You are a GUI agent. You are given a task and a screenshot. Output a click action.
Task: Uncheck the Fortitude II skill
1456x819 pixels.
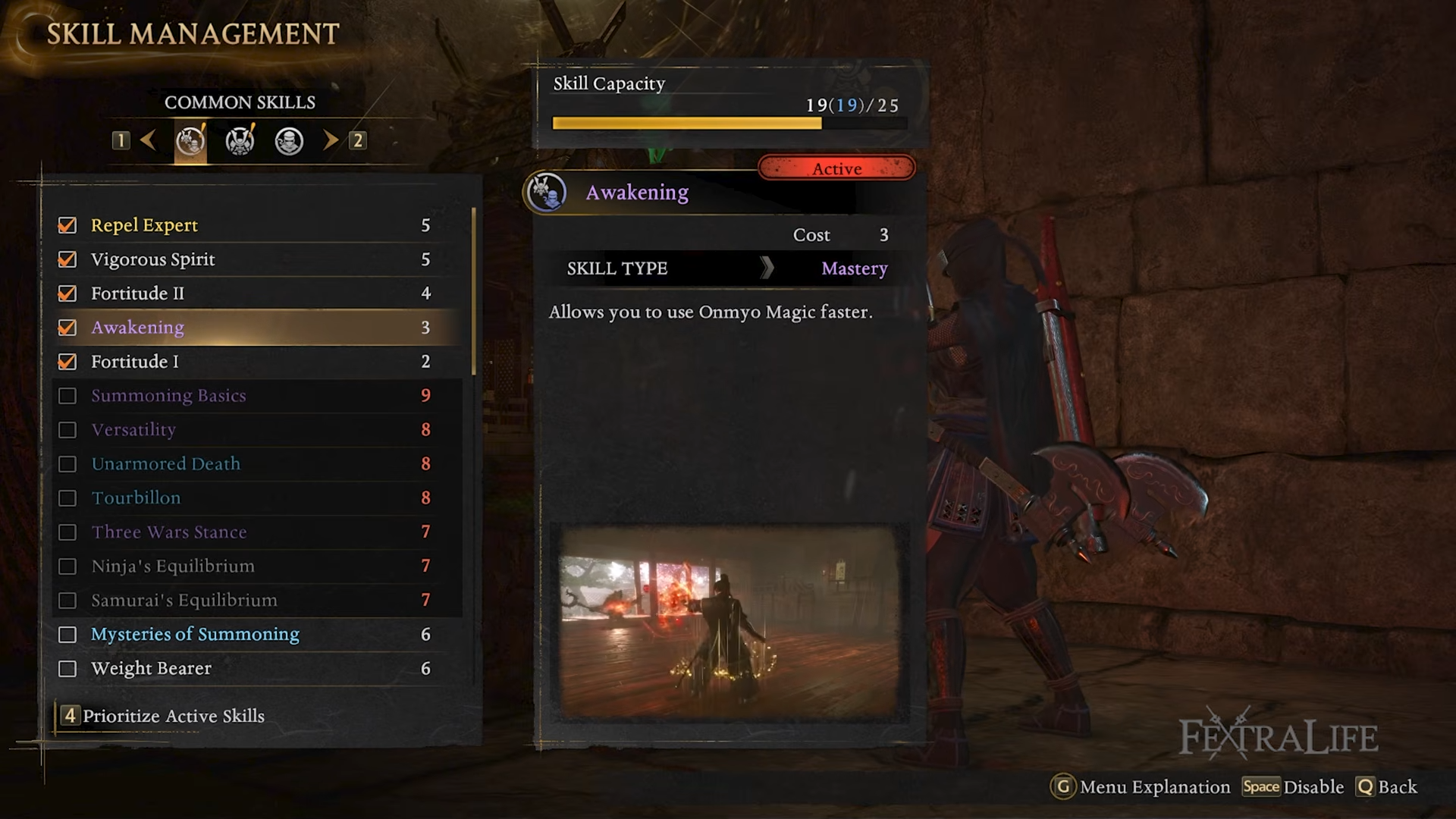[x=67, y=293]
